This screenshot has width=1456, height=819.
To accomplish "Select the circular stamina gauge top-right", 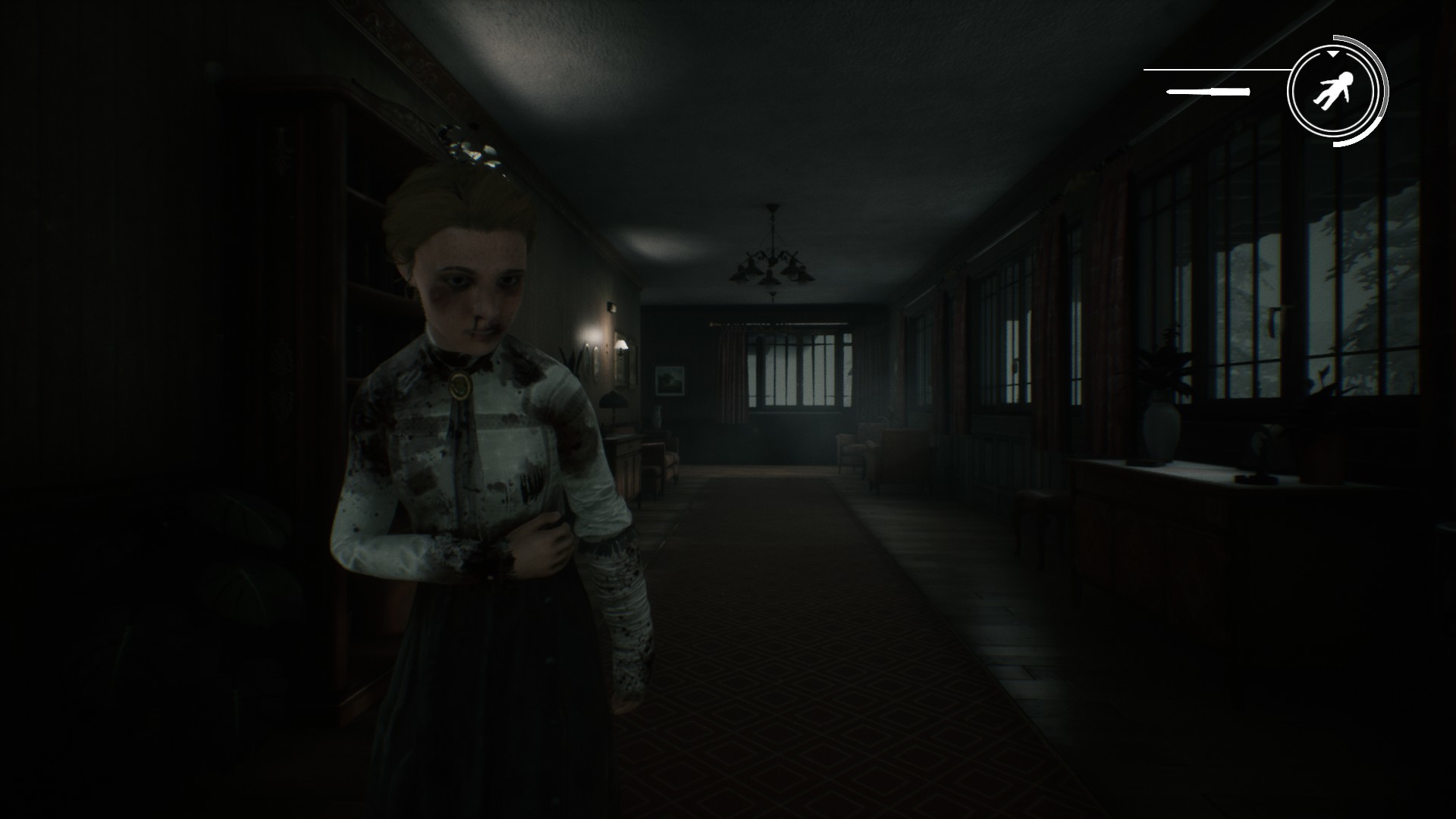I will (1337, 89).
